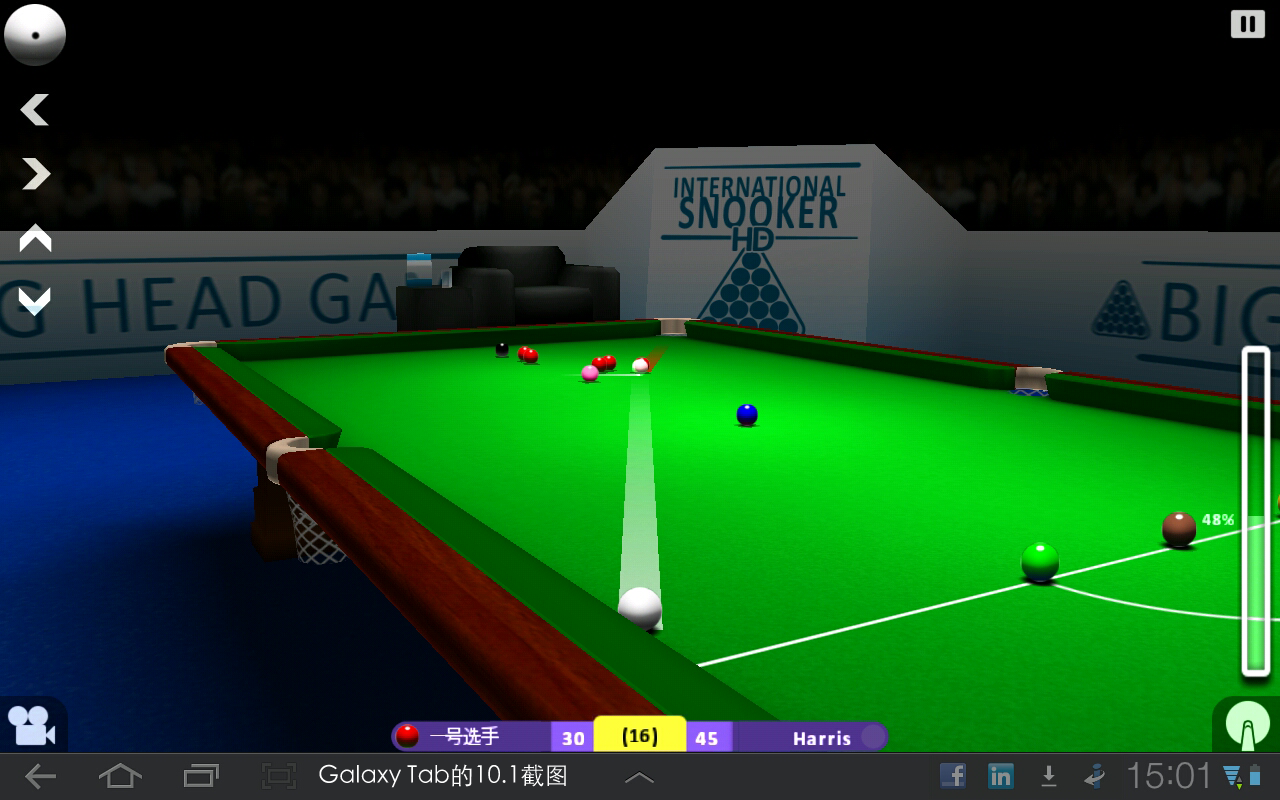This screenshot has width=1280, height=800.
Task: Select the Harris player name panel
Action: click(x=823, y=738)
